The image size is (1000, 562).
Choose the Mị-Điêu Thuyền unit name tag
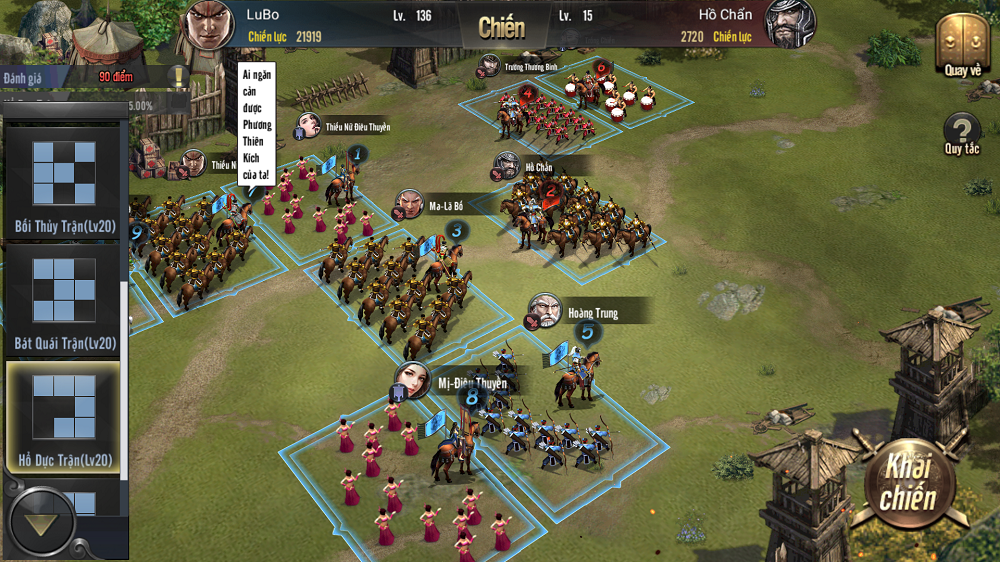[x=471, y=383]
